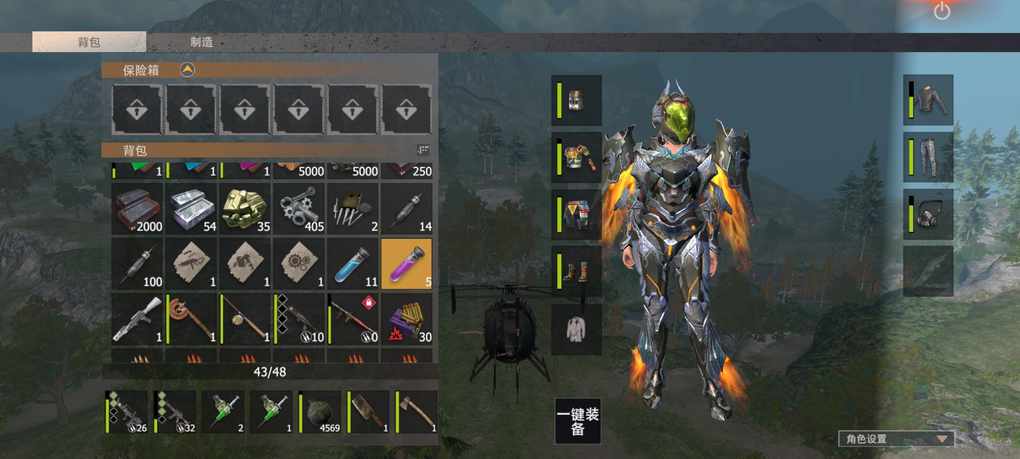Click the 一键装备 one-click equip button
This screenshot has width=1020, height=459.
point(578,420)
